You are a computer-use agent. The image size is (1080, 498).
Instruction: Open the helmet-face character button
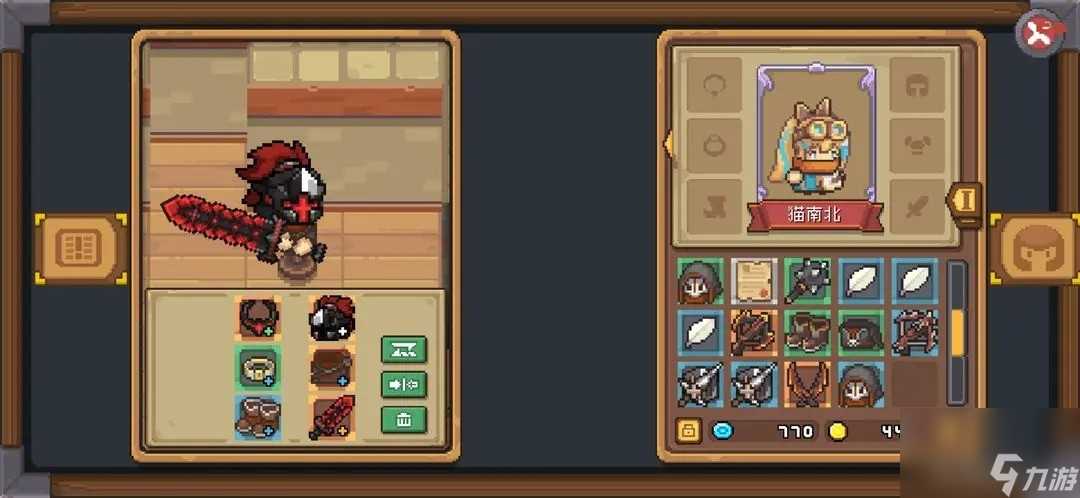(x=1032, y=249)
